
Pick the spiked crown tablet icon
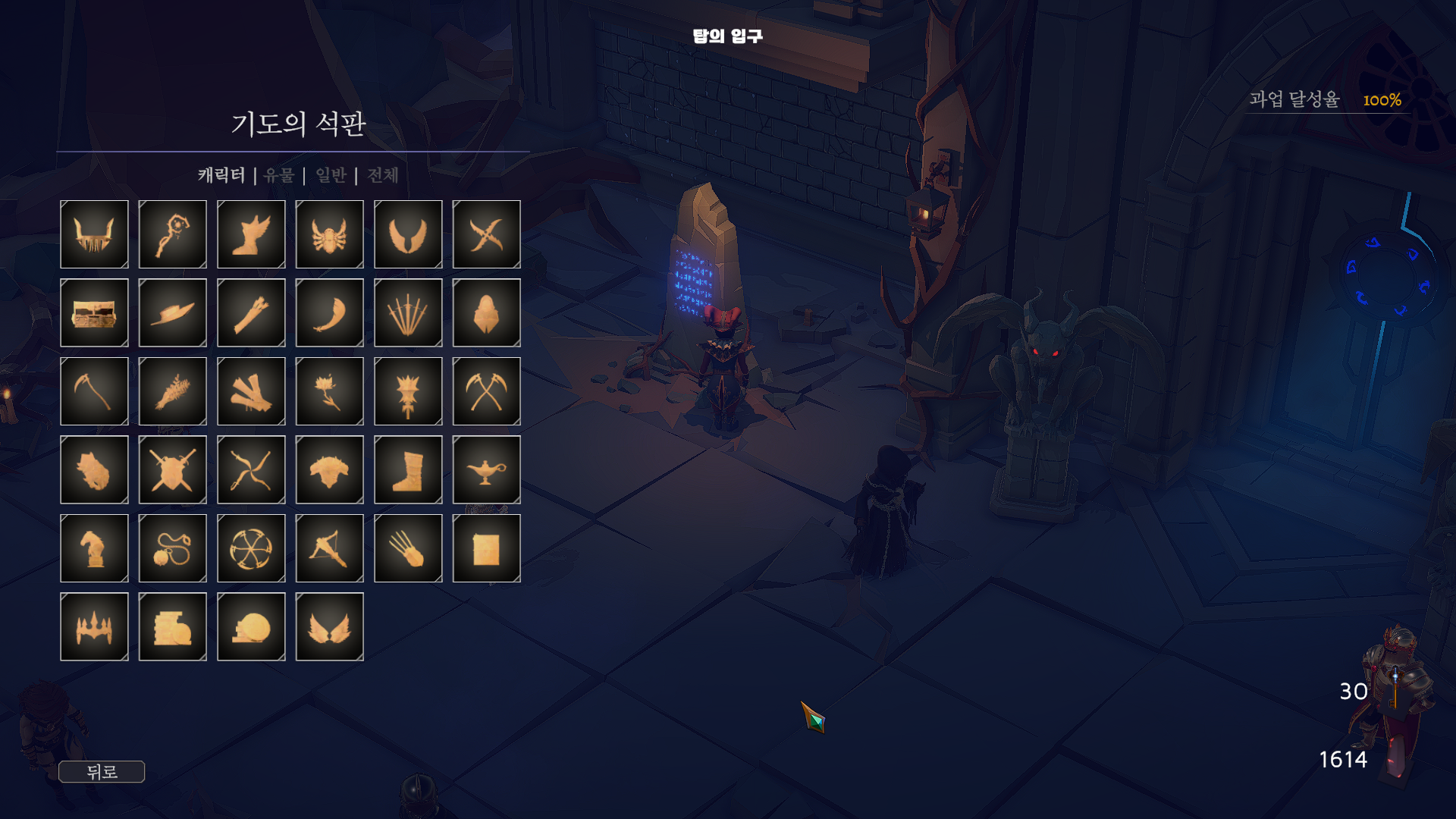click(94, 626)
